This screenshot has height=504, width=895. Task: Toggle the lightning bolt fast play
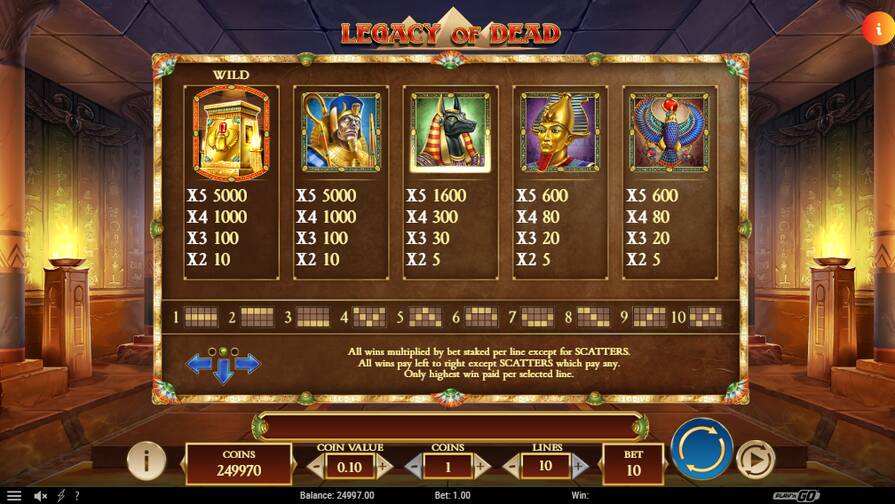[61, 496]
